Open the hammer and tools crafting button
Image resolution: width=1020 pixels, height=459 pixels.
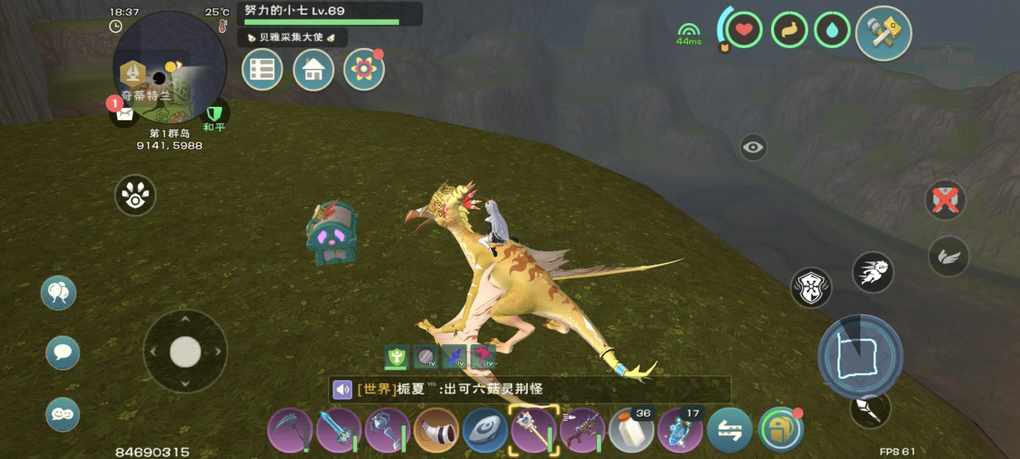point(884,34)
